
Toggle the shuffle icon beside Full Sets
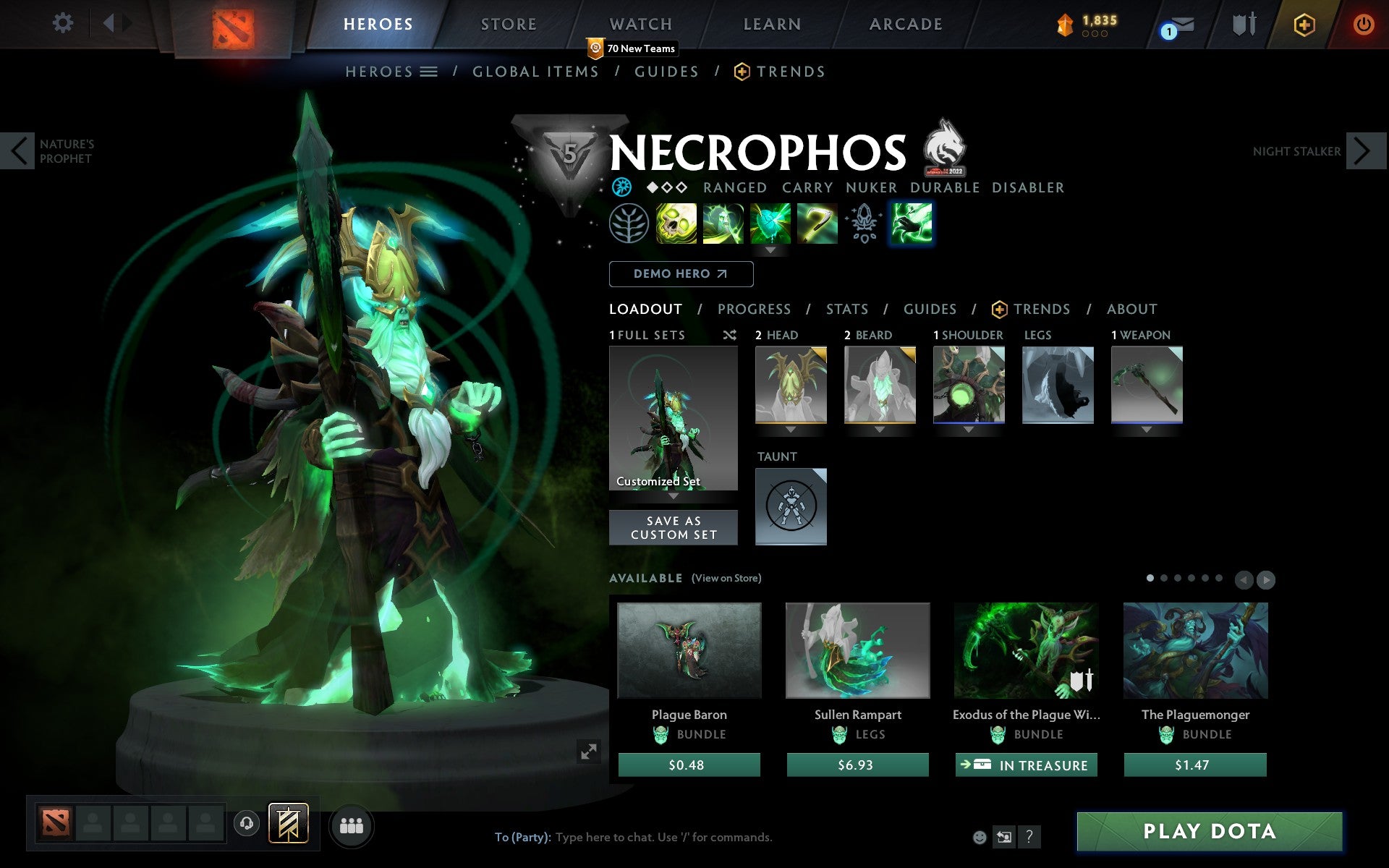730,335
